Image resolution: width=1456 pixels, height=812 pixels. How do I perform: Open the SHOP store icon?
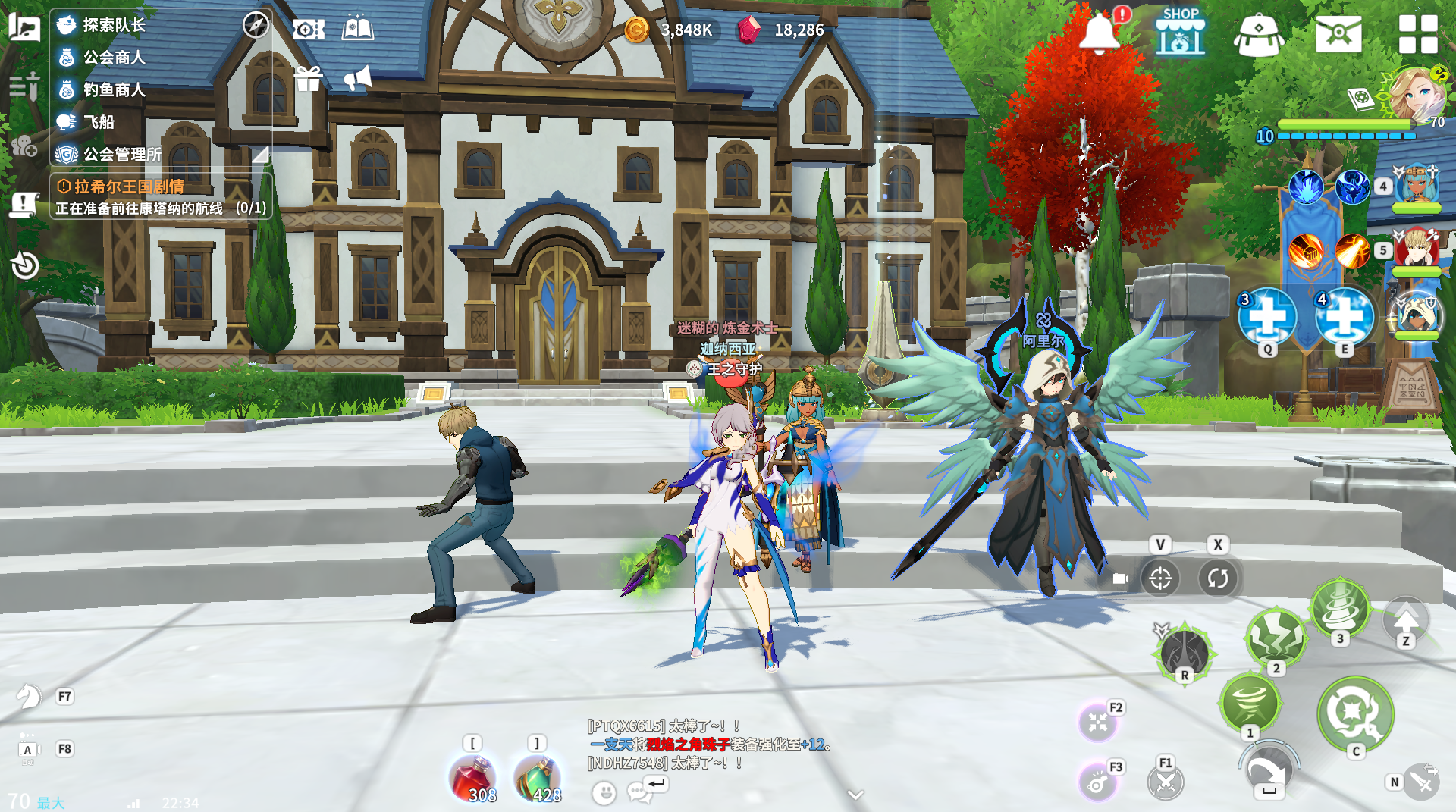point(1180,32)
